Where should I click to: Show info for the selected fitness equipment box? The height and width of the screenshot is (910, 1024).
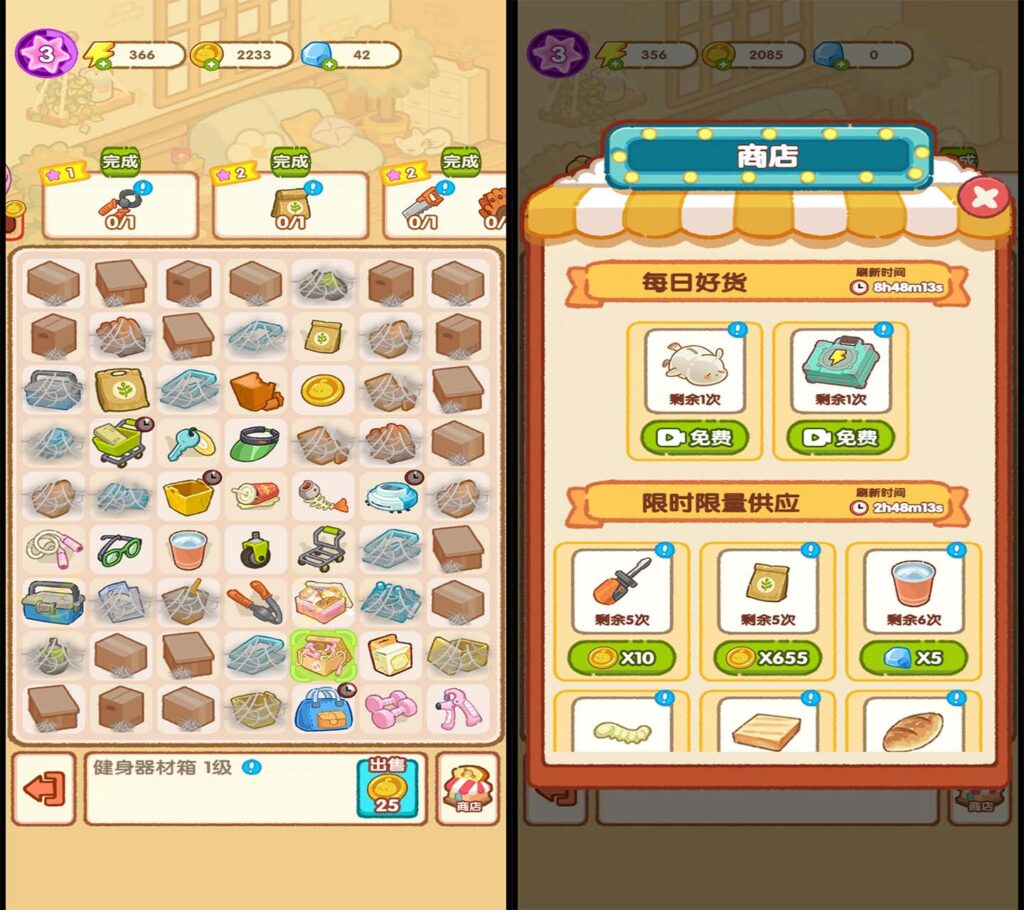[x=252, y=768]
